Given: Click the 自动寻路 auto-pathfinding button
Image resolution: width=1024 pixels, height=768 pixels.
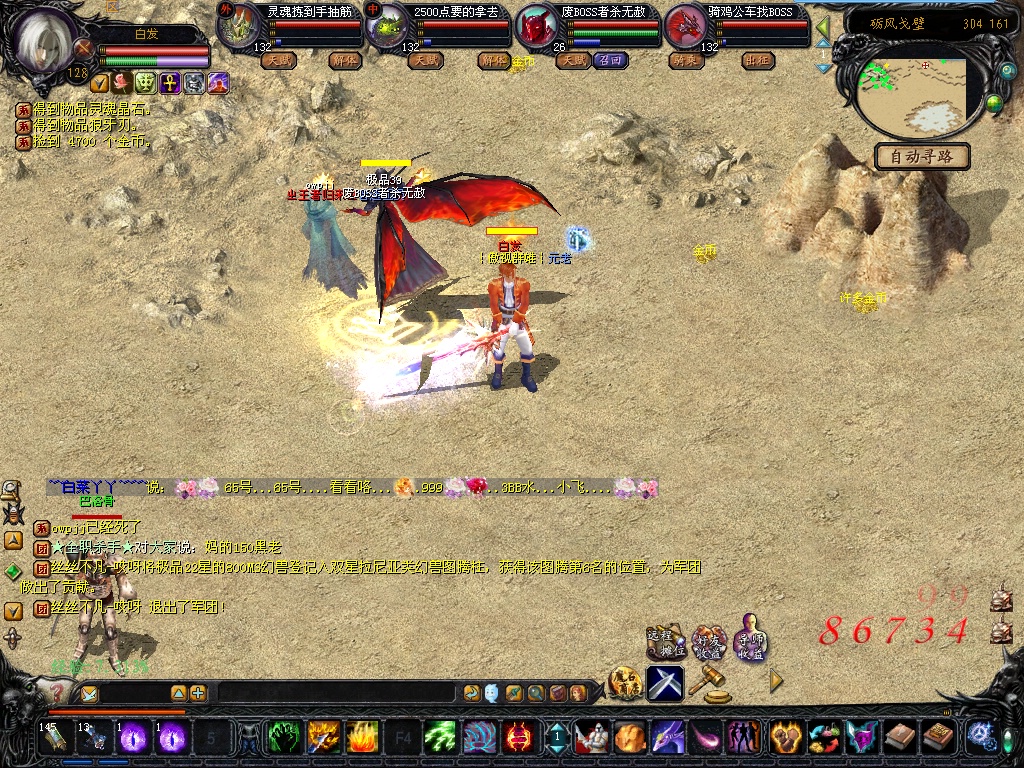Looking at the screenshot, I should point(922,157).
